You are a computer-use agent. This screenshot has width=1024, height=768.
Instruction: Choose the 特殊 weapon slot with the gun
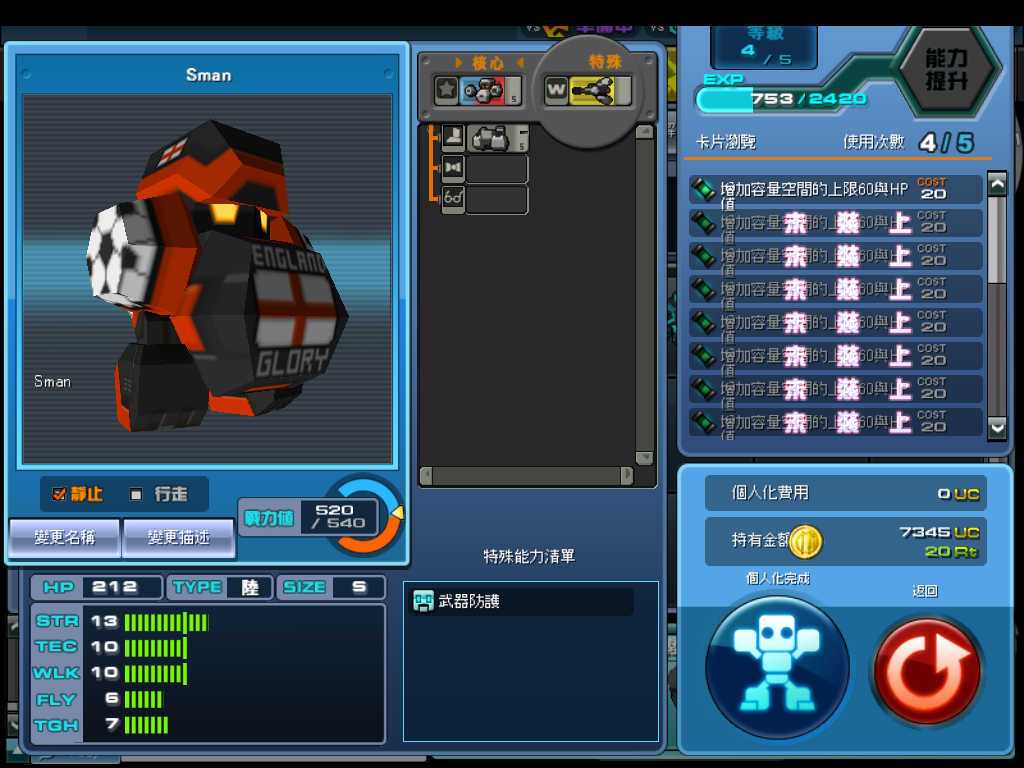click(588, 91)
